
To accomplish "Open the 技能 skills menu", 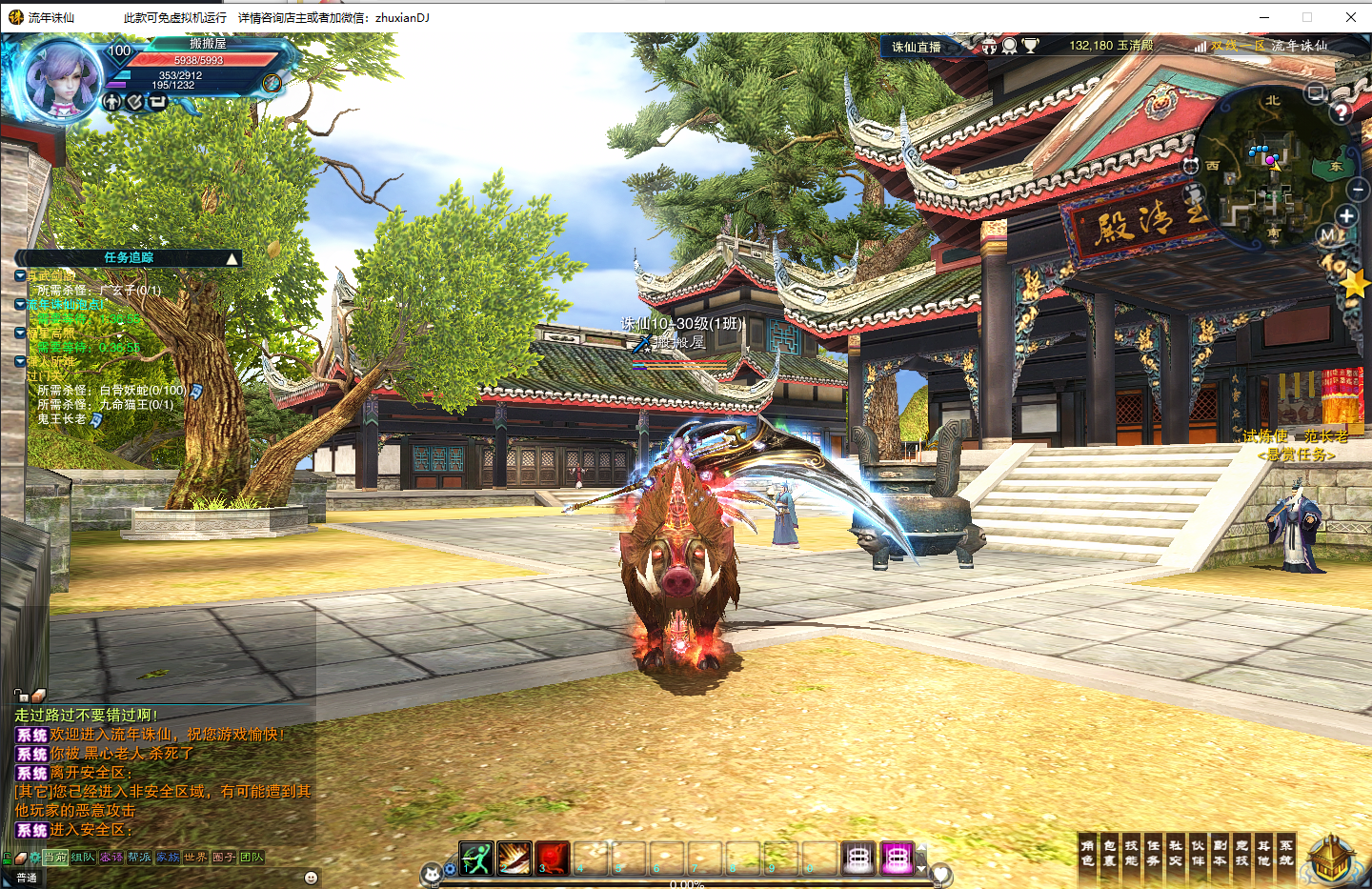I will pyautogui.click(x=1132, y=853).
